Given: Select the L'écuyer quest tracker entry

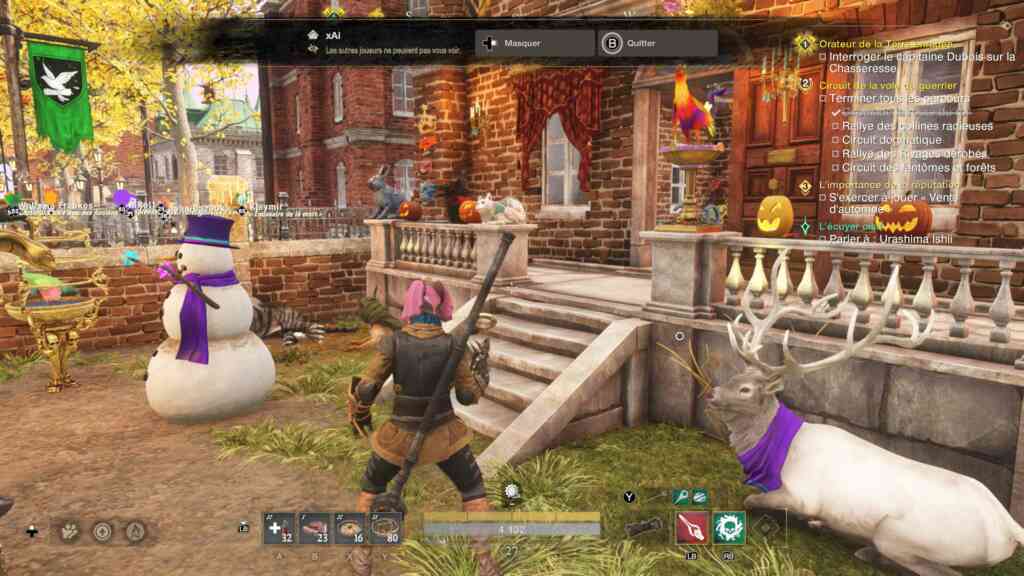Looking at the screenshot, I should coord(845,227).
